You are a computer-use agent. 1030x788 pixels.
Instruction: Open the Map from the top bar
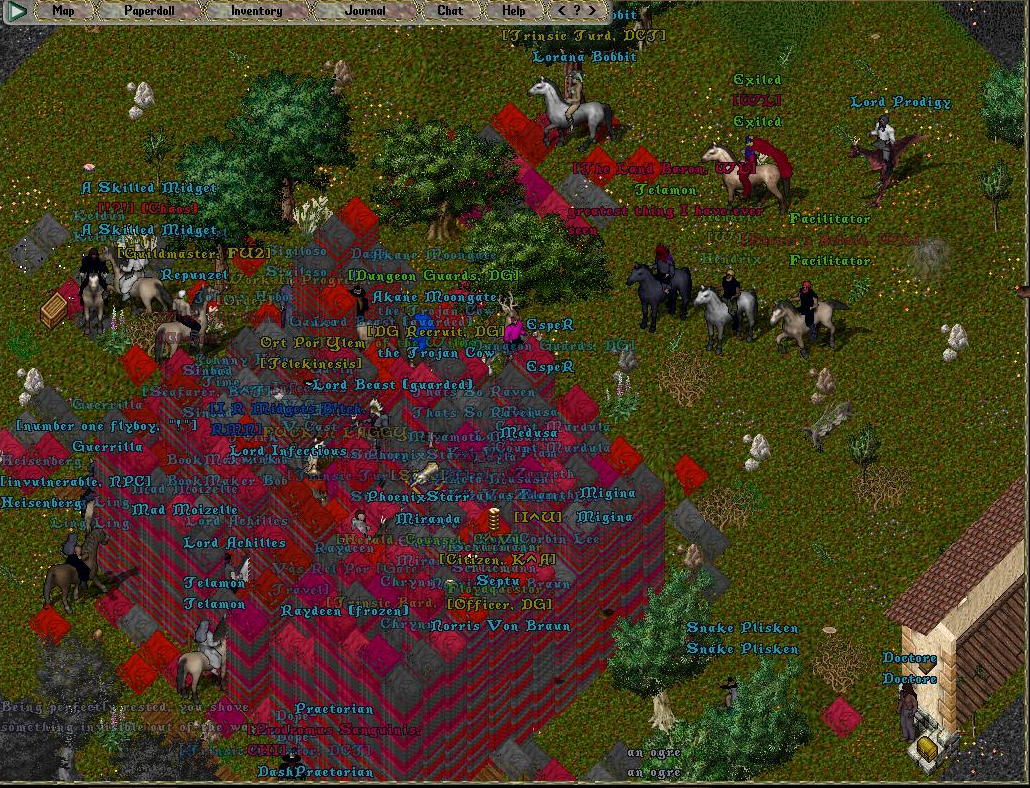[63, 11]
